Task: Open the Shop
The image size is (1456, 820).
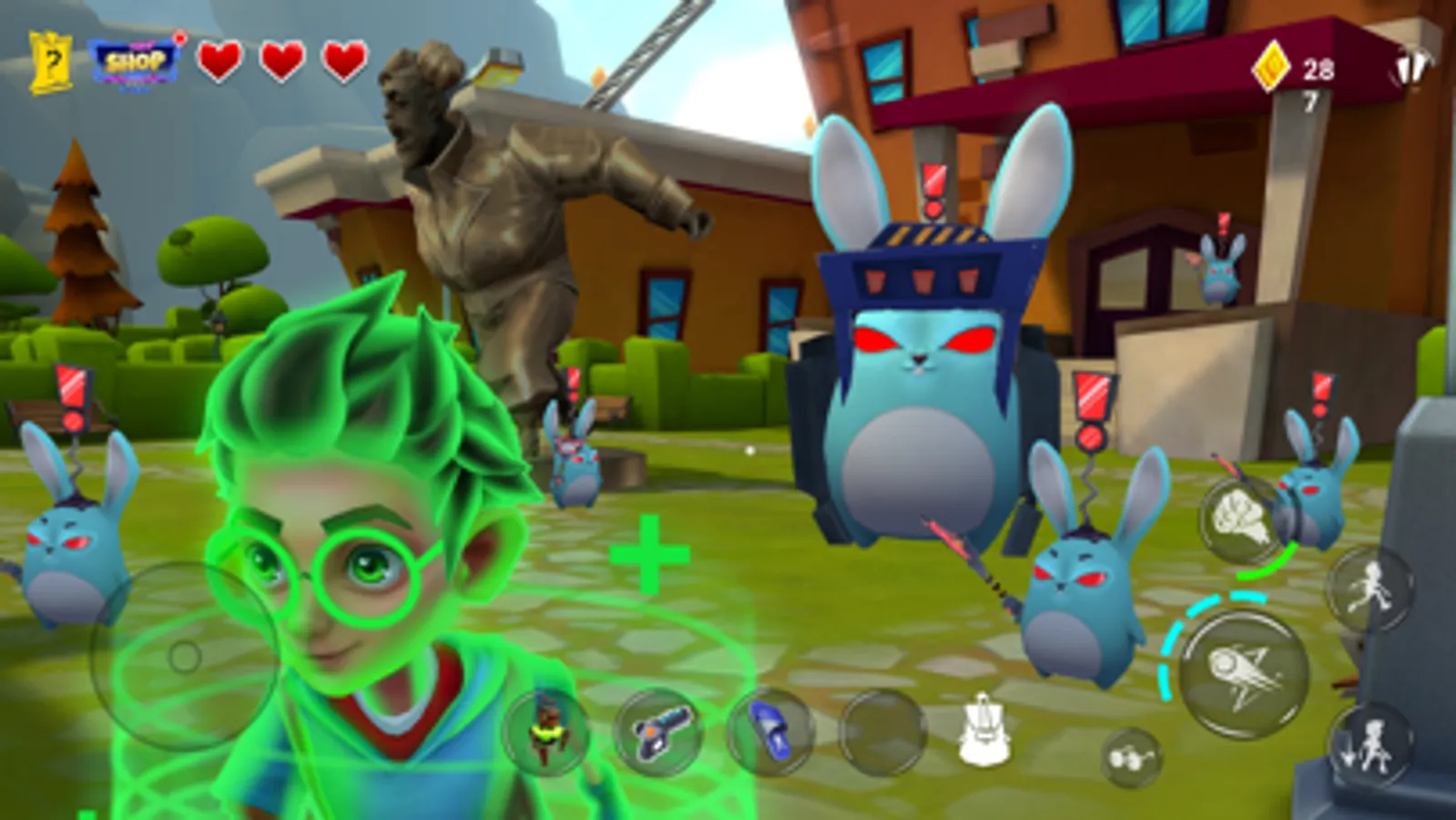Action: coord(137,64)
